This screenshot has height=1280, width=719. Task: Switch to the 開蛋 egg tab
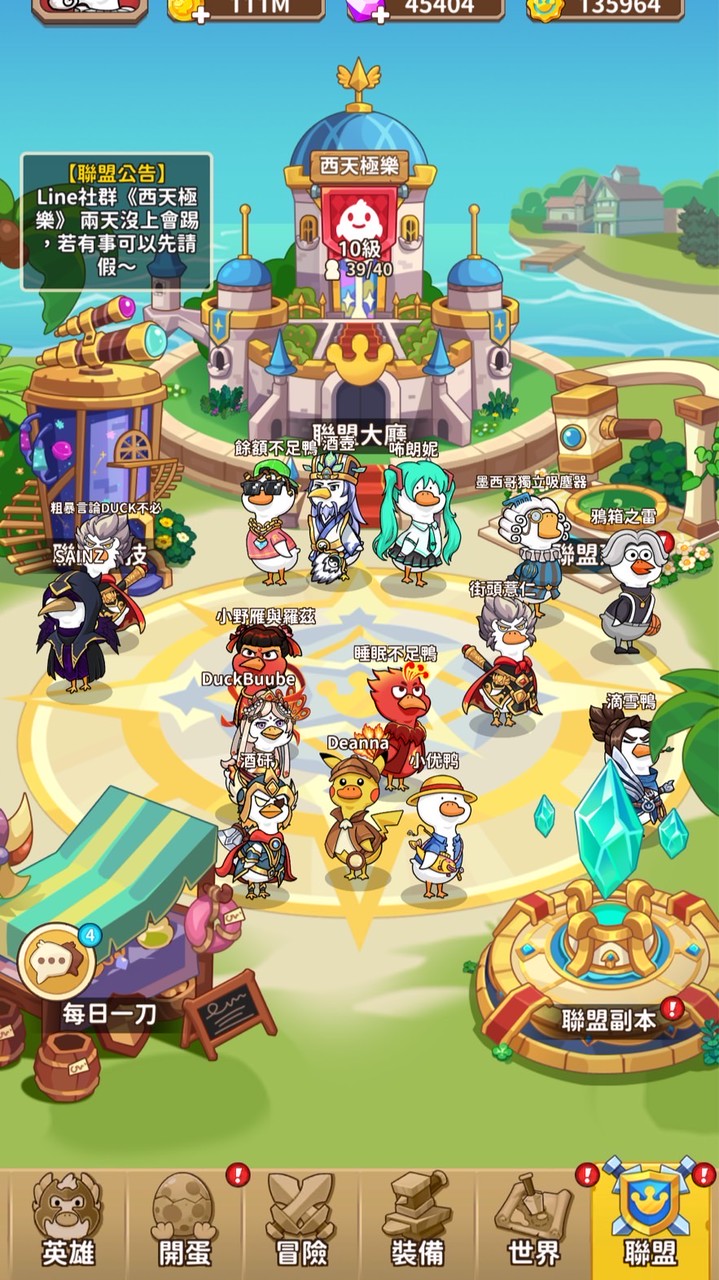click(x=184, y=1222)
